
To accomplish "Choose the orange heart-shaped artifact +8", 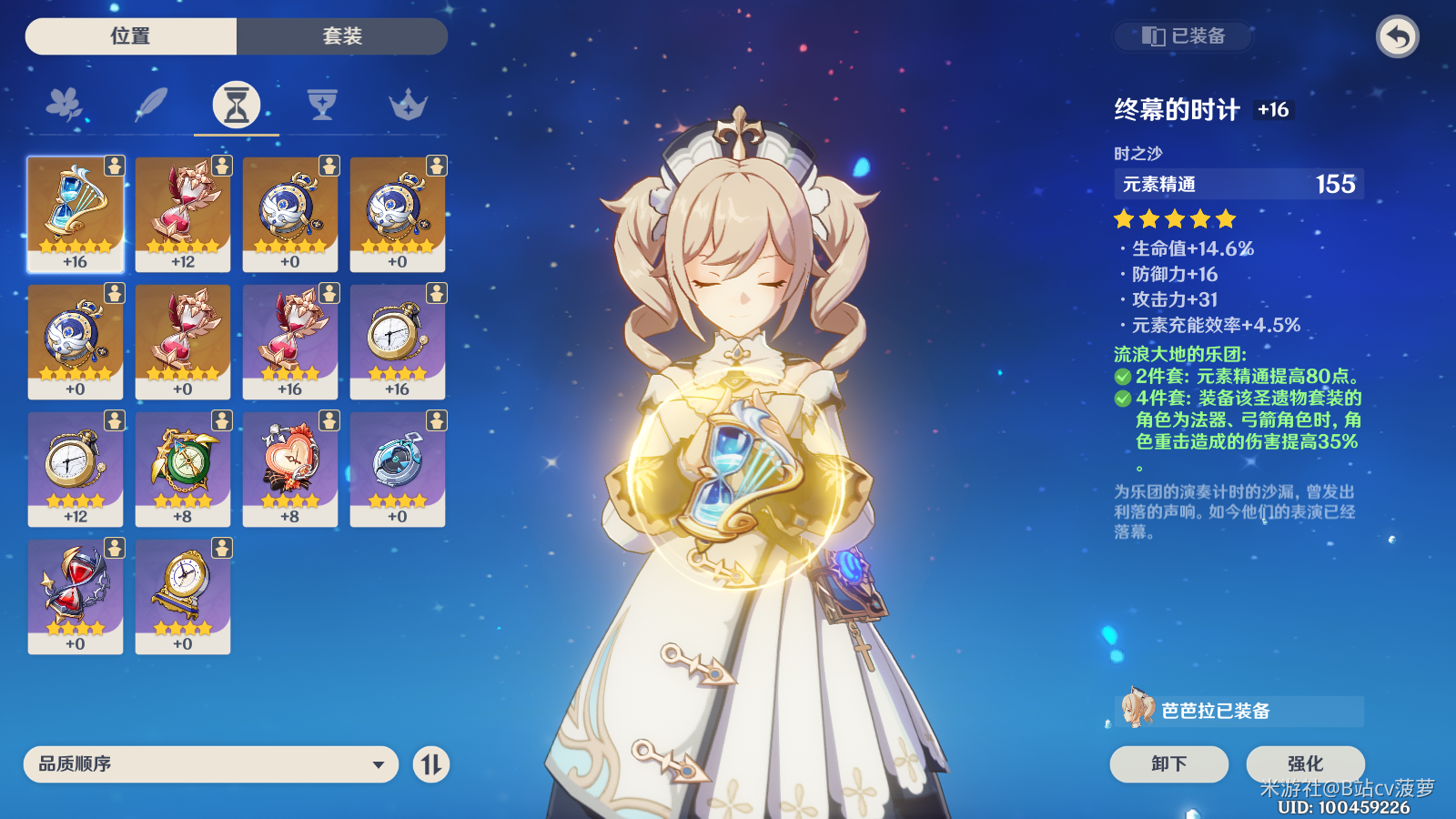I will coord(290,469).
